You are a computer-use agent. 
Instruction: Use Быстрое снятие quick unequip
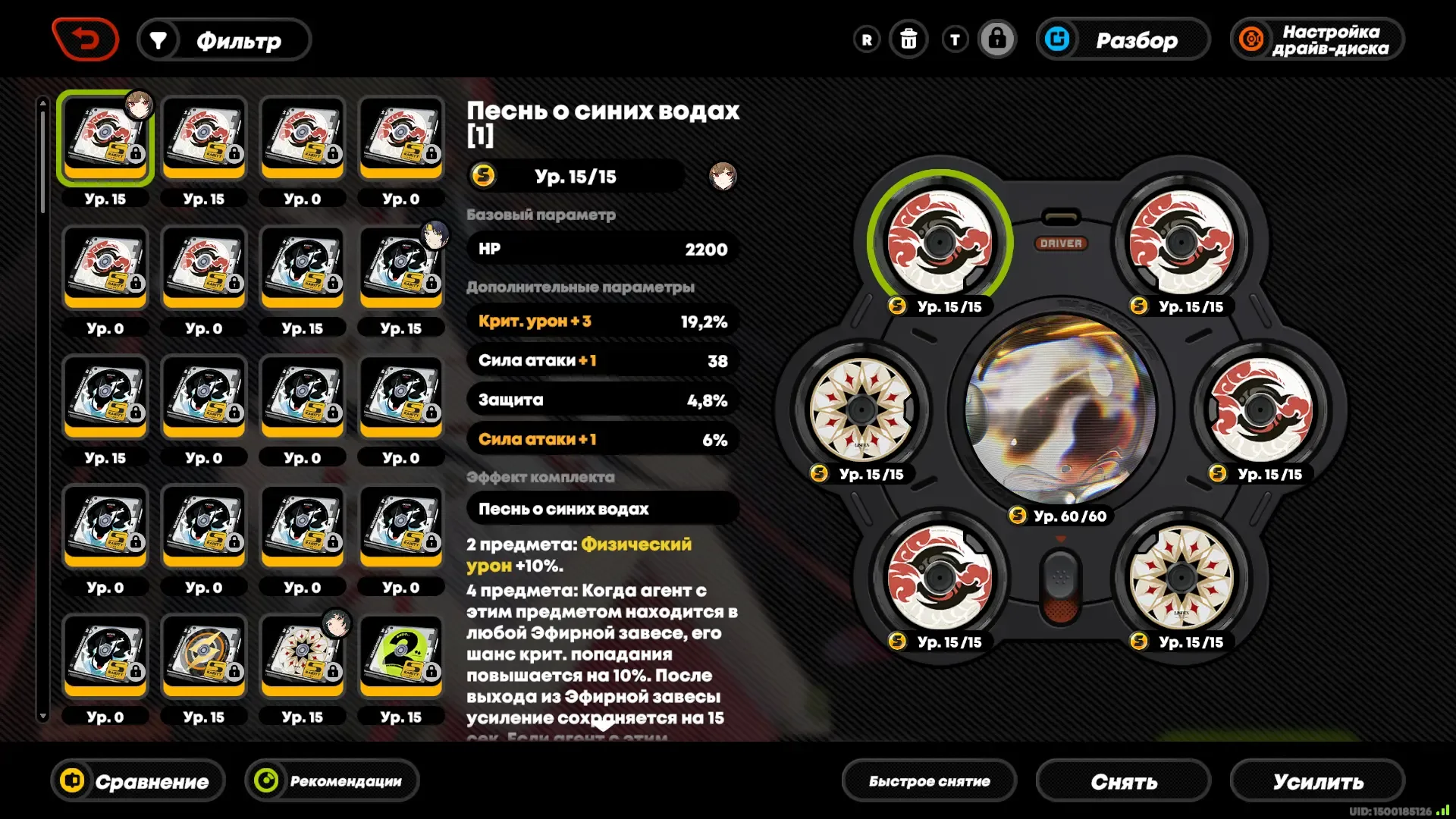929,781
